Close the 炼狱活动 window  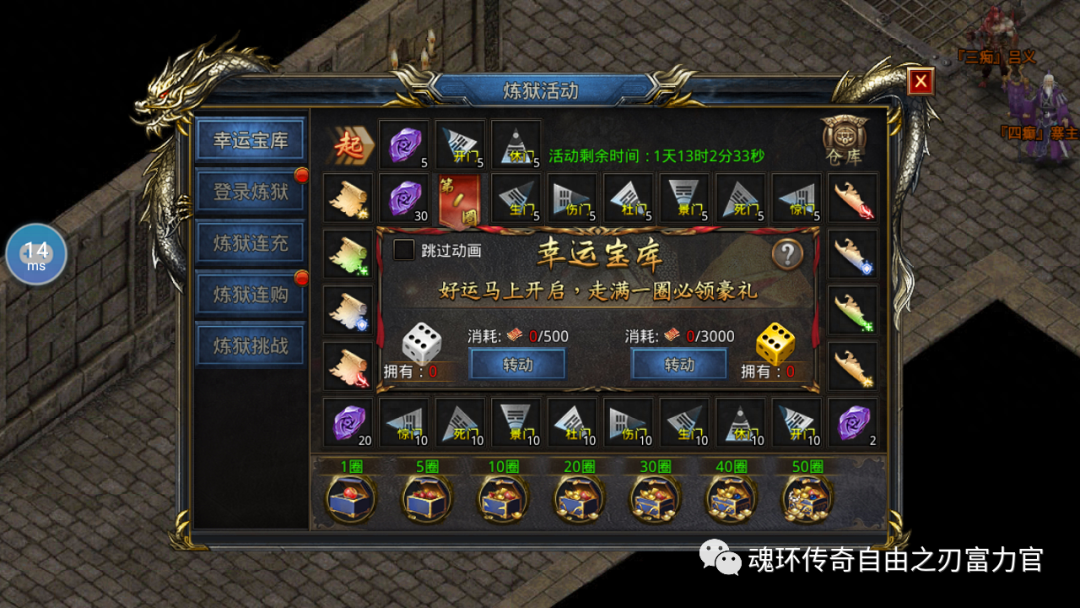point(920,81)
